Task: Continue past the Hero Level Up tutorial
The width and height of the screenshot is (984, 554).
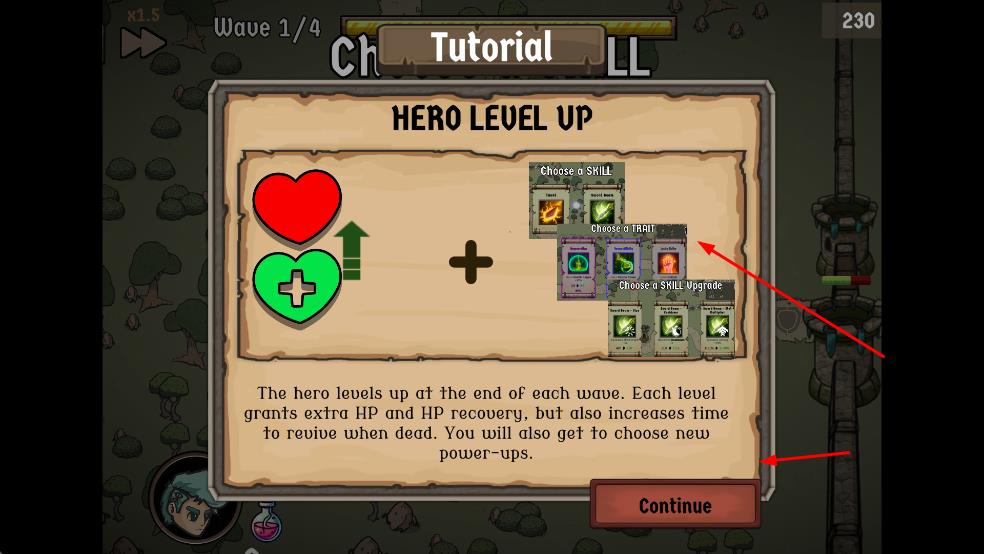Action: 675,505
